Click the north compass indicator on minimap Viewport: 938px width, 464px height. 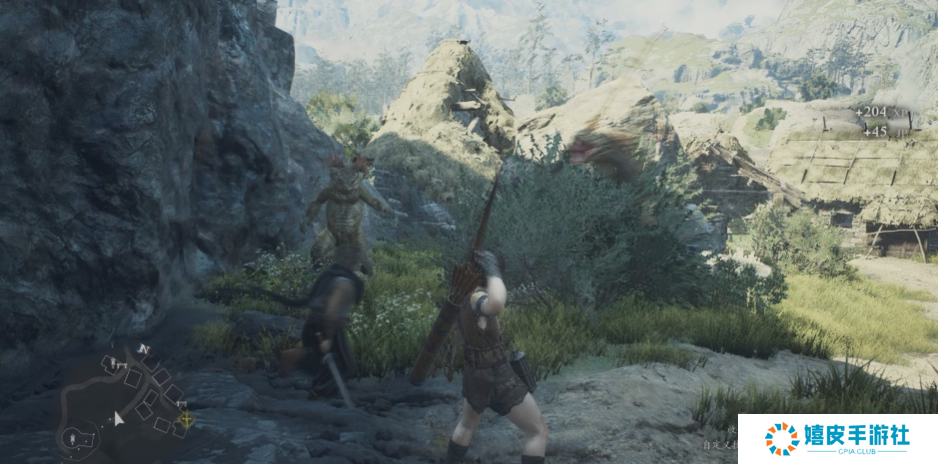pyautogui.click(x=142, y=349)
